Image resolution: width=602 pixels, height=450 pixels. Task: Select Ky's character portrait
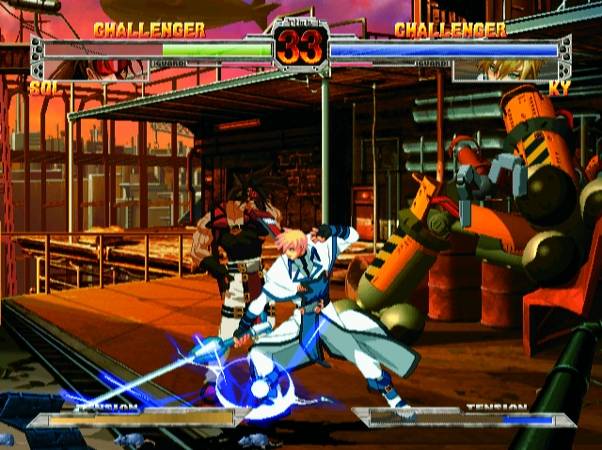503,70
